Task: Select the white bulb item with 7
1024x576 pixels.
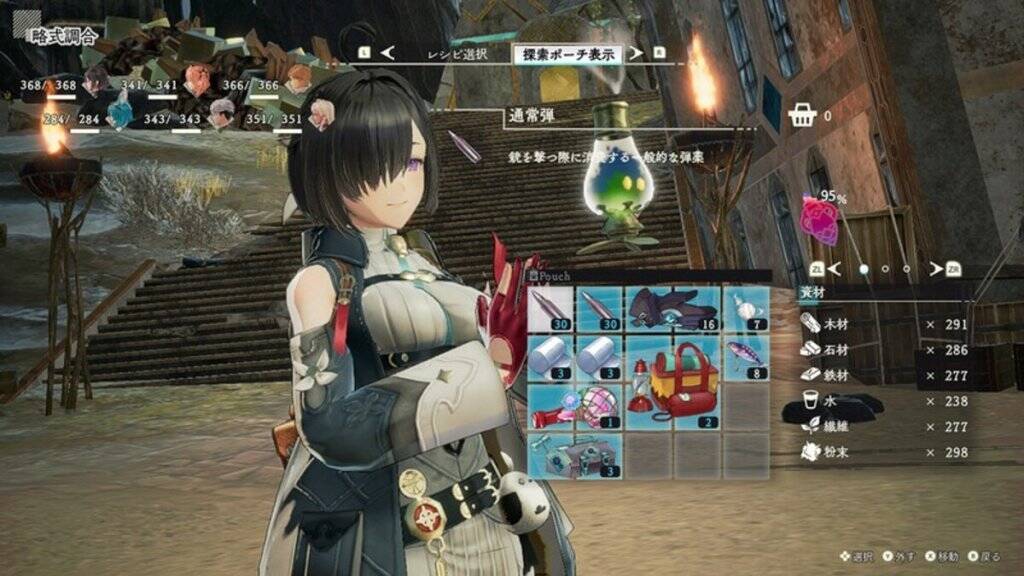Action: (x=745, y=308)
